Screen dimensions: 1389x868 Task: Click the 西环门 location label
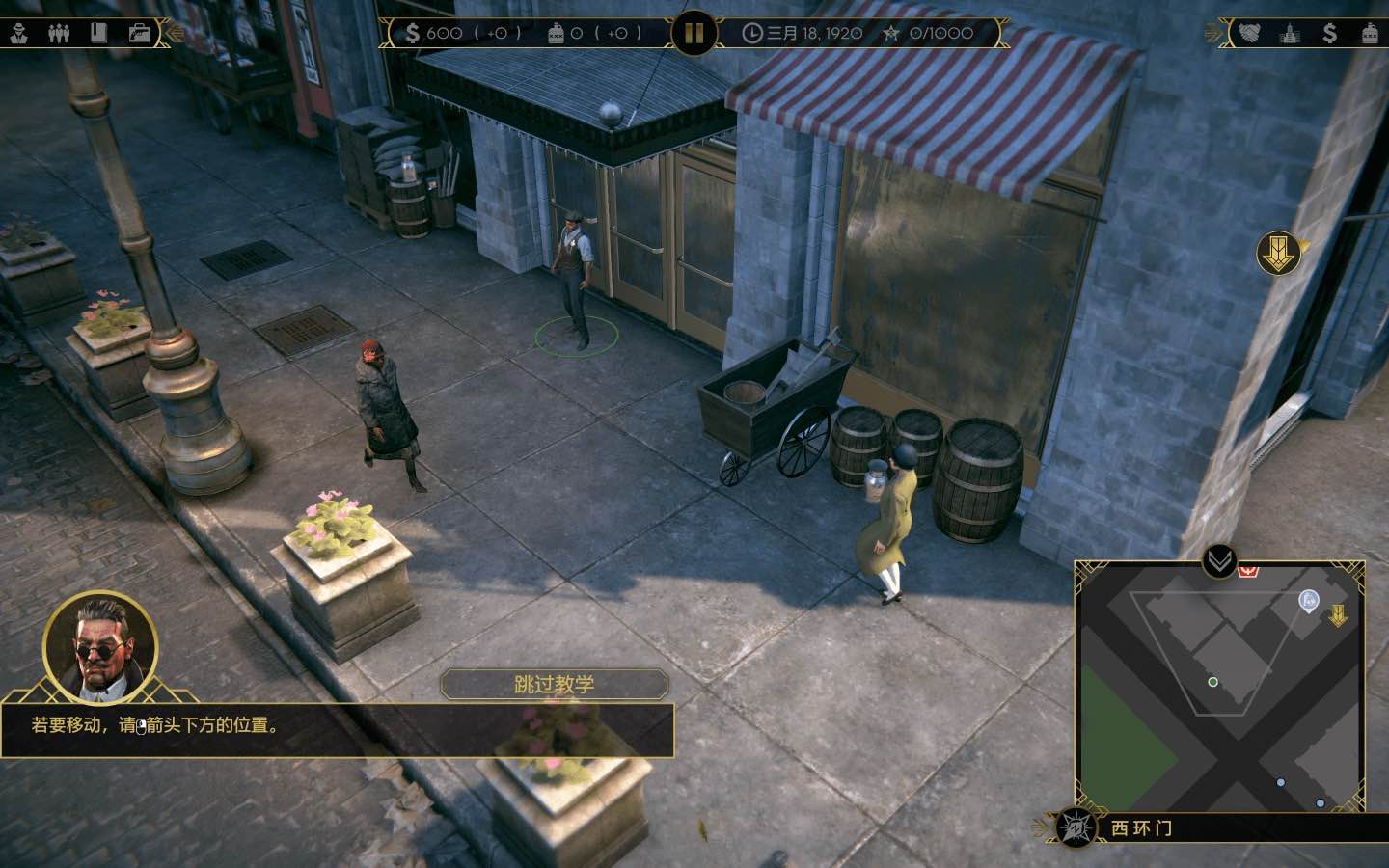click(1143, 827)
